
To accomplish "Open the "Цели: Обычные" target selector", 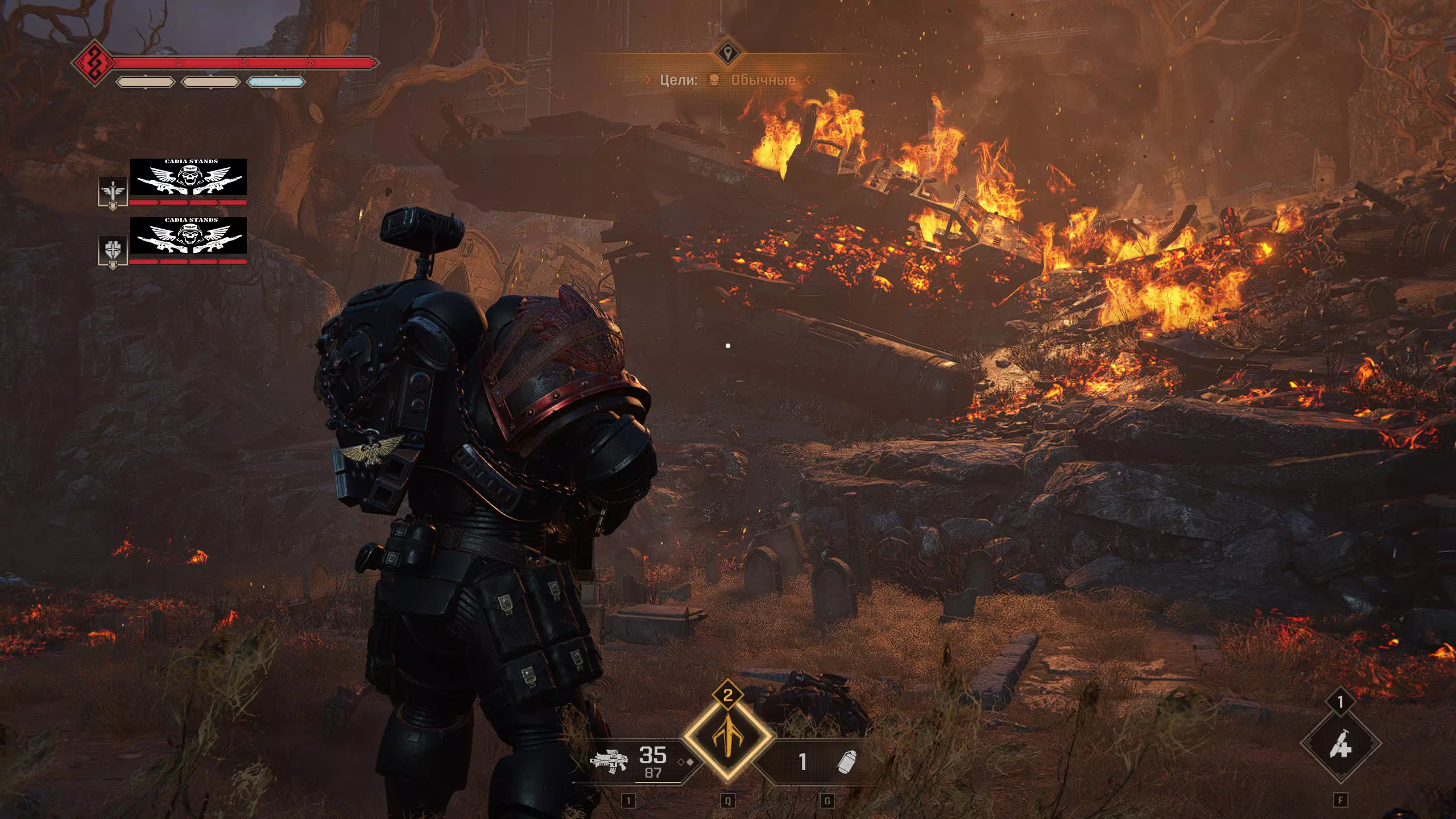I will click(x=727, y=80).
